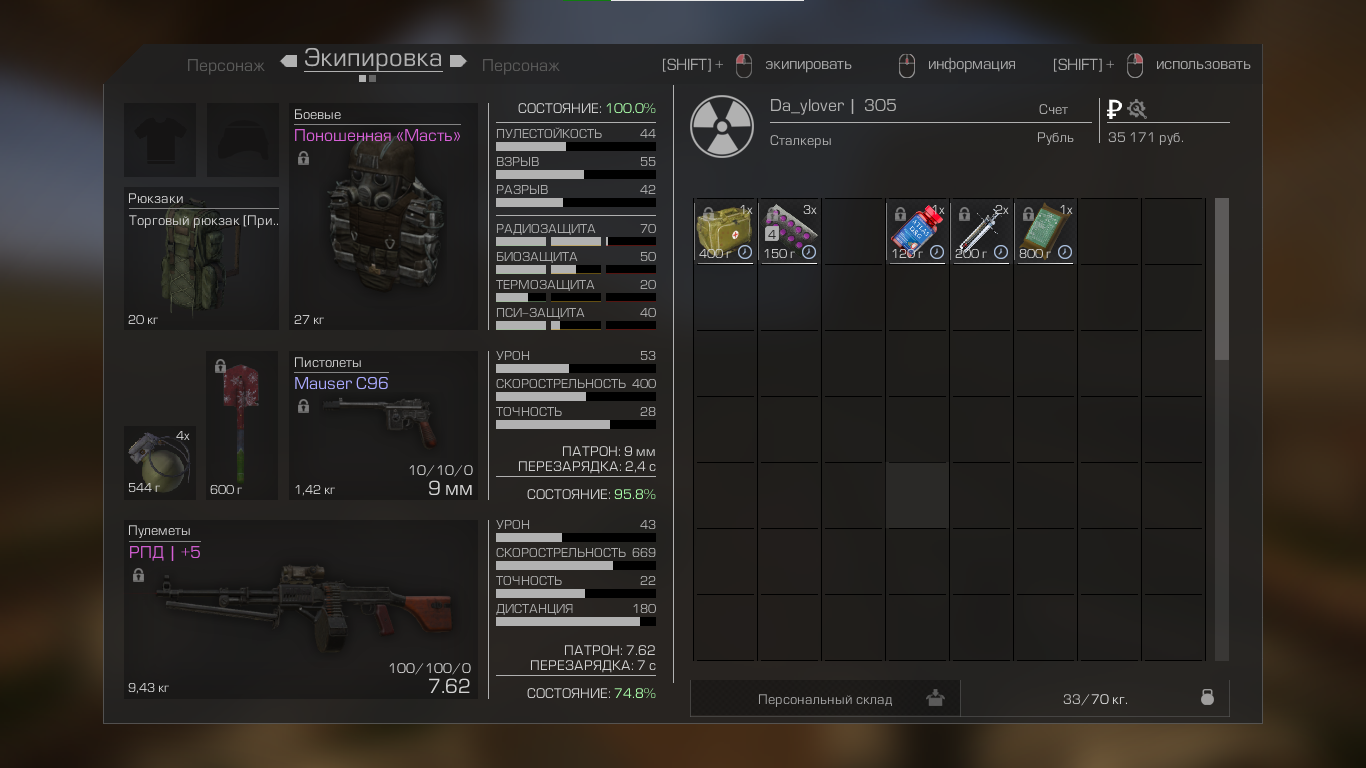Image resolution: width=1366 pixels, height=768 pixels.
Task: Click the gear icon beside ruble symbol
Action: (1137, 109)
